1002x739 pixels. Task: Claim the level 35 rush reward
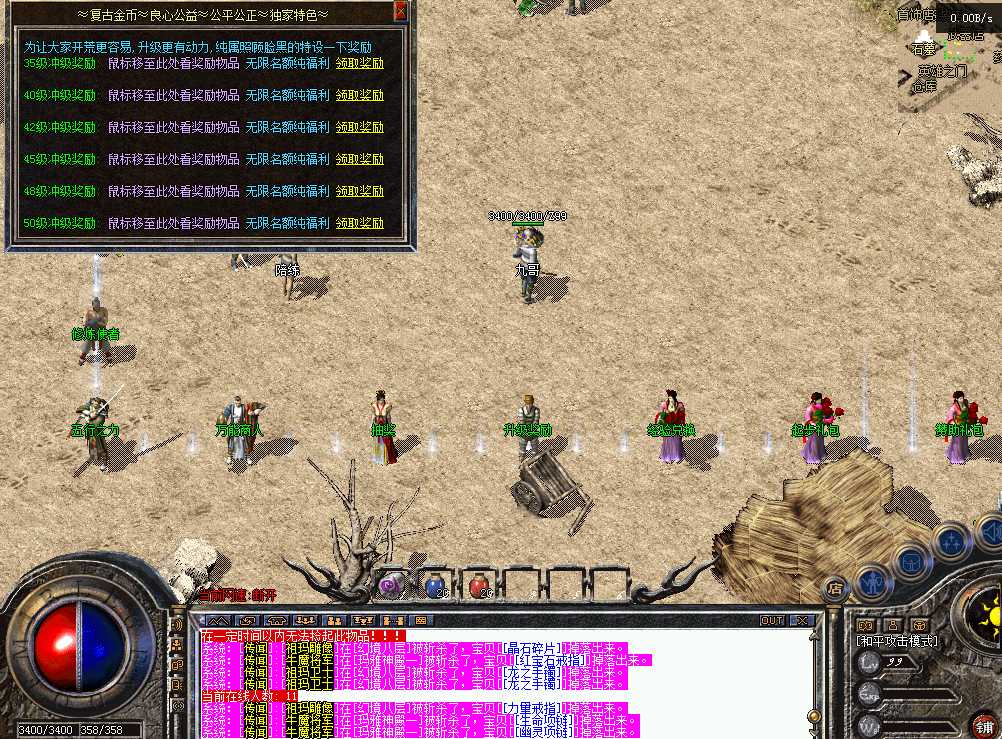pos(360,63)
